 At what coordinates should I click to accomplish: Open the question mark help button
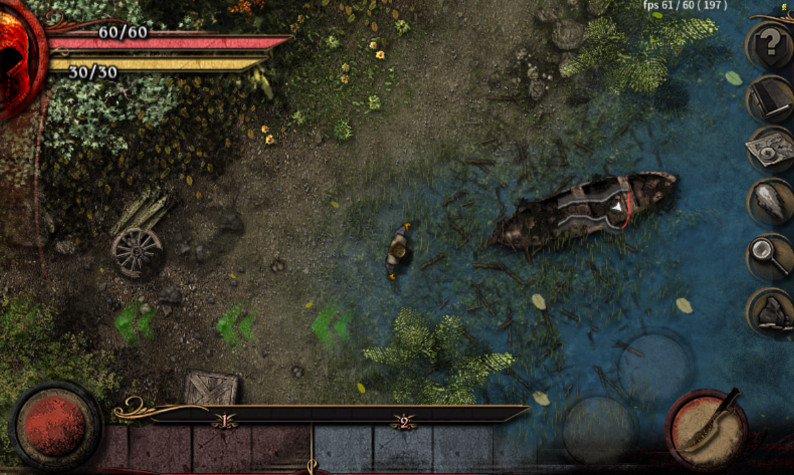pos(769,45)
